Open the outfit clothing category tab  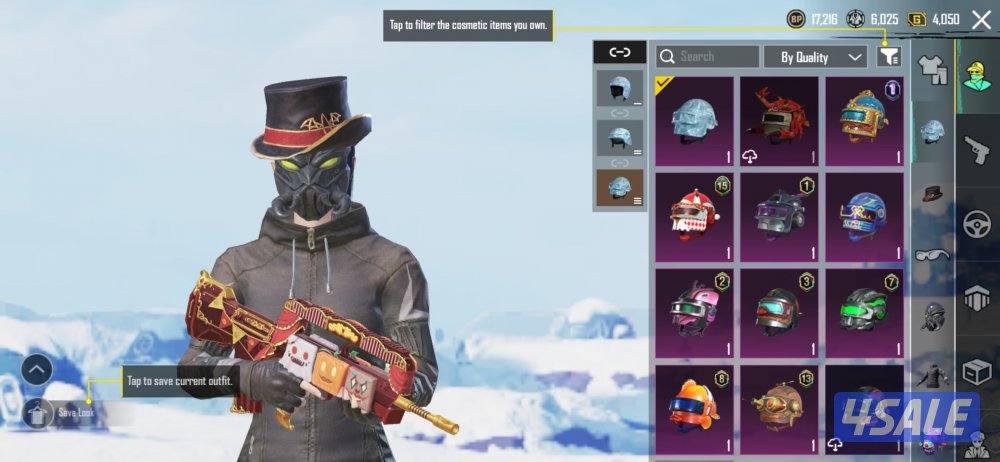pos(932,70)
